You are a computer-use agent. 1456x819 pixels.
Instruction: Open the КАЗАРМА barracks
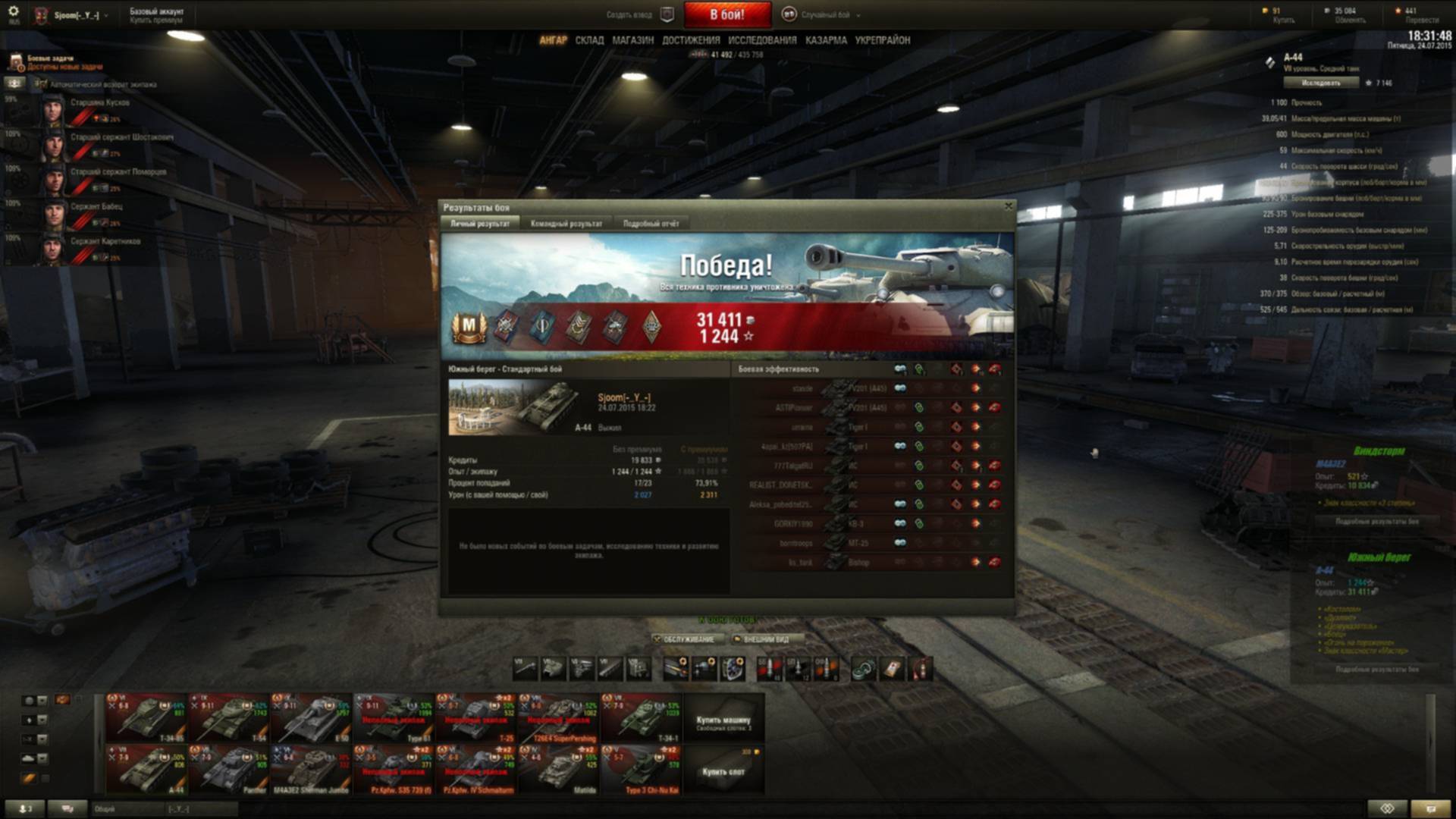pos(826,40)
